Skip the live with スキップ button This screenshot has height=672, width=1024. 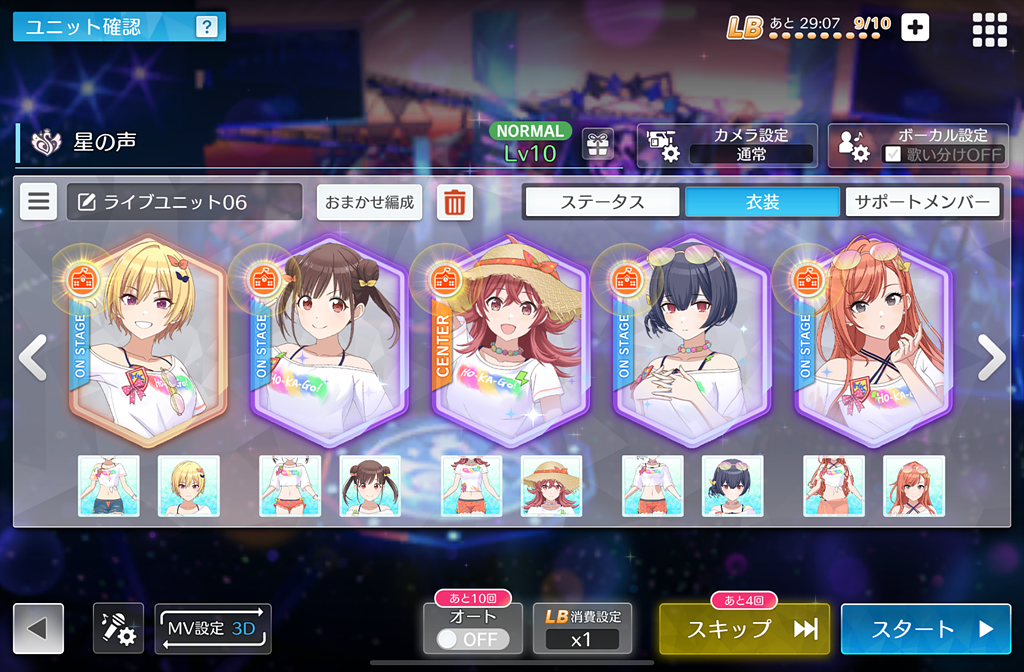(x=744, y=629)
